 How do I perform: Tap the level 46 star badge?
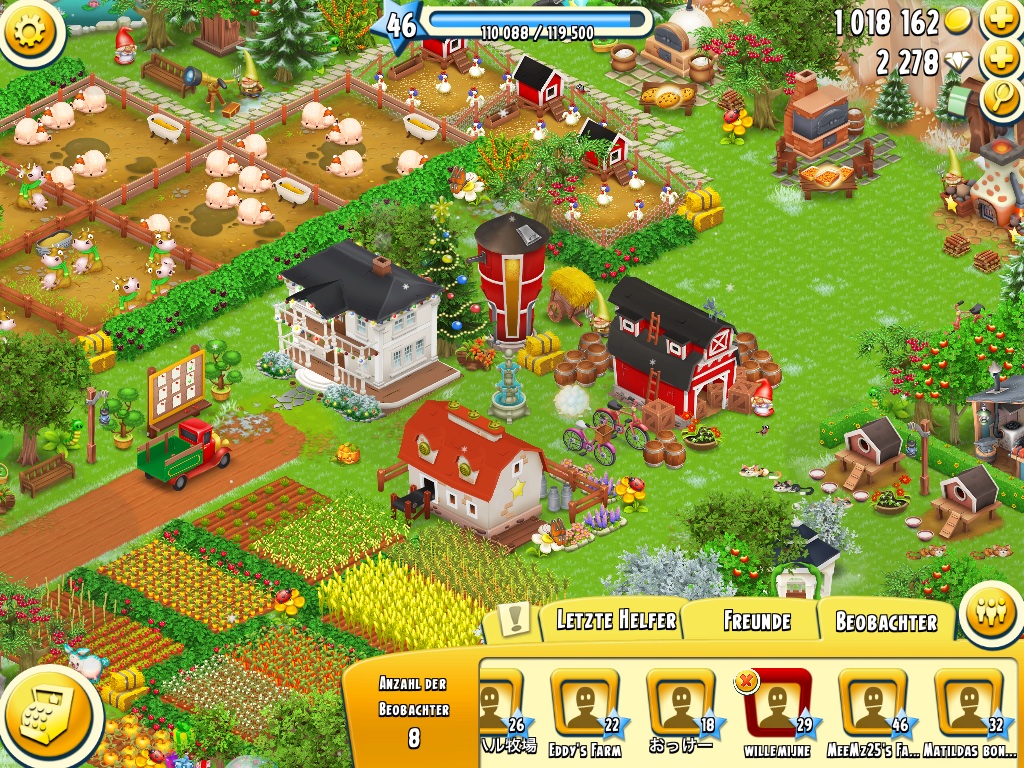tap(399, 25)
